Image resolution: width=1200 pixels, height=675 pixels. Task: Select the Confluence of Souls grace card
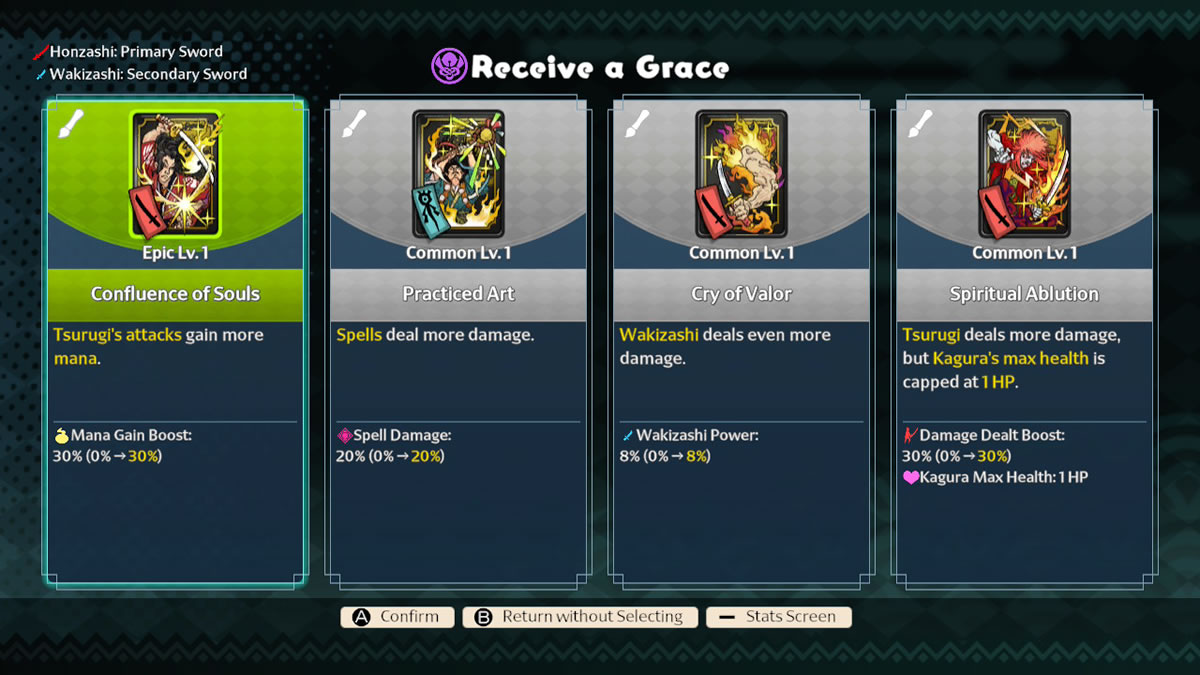pos(175,340)
